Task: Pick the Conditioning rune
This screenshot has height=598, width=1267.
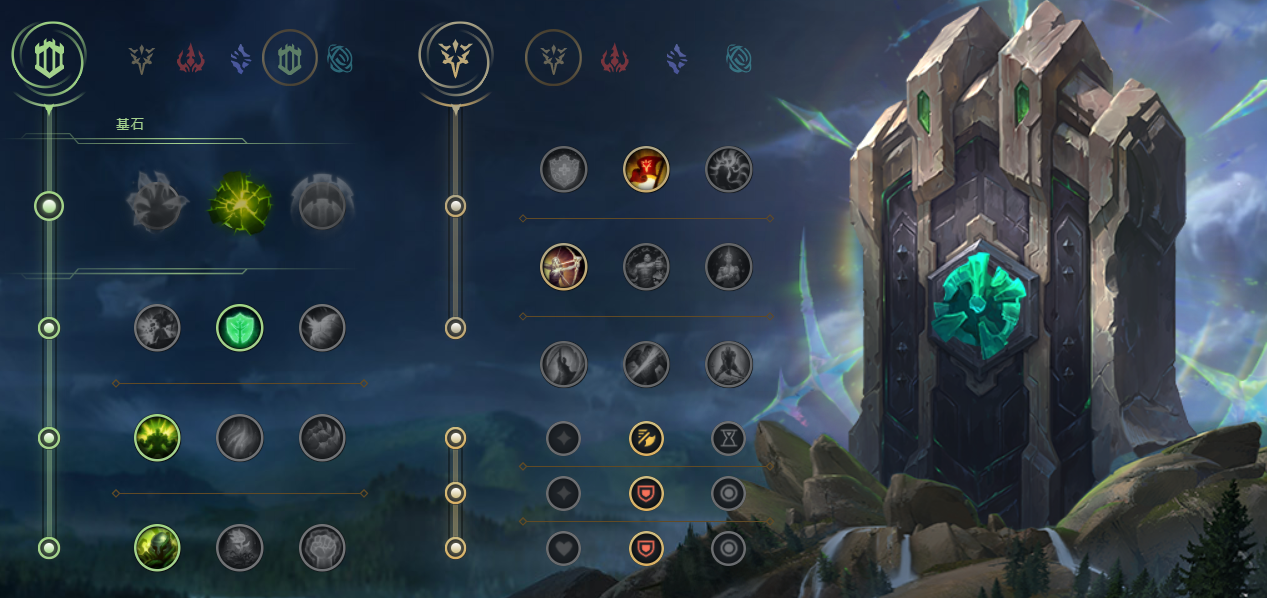Action: (157, 438)
